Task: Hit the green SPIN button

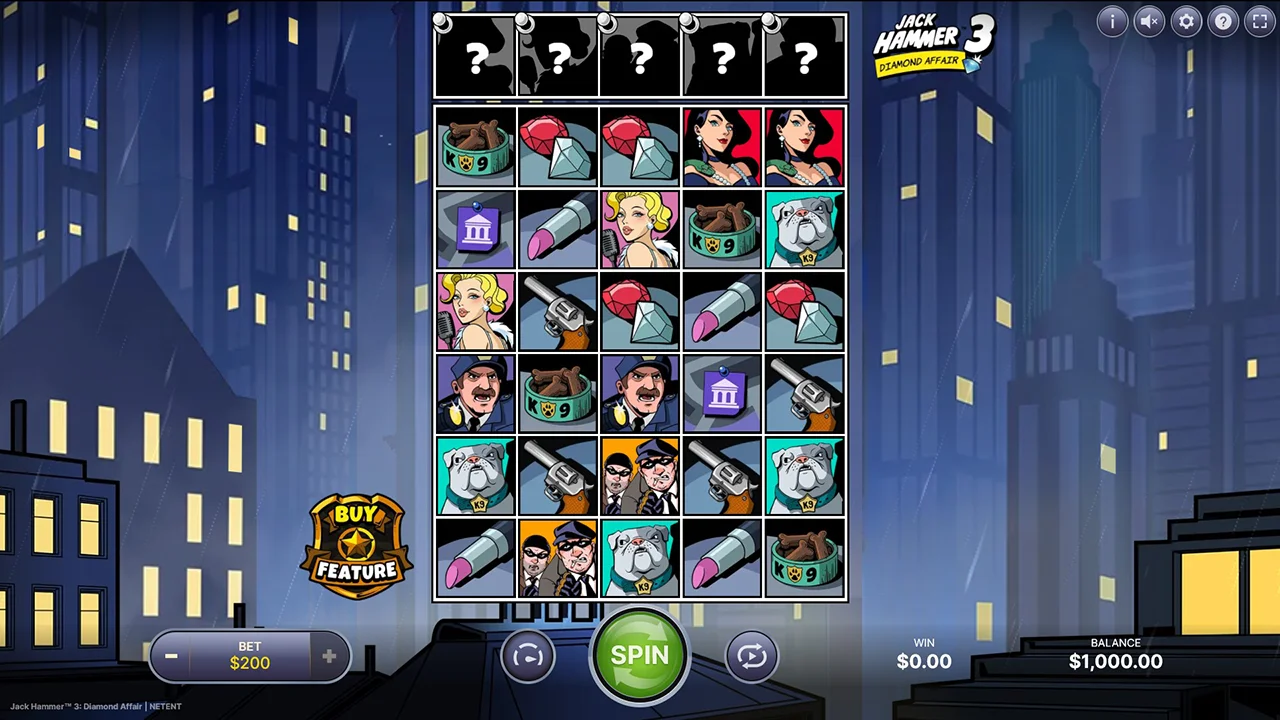Action: (639, 656)
